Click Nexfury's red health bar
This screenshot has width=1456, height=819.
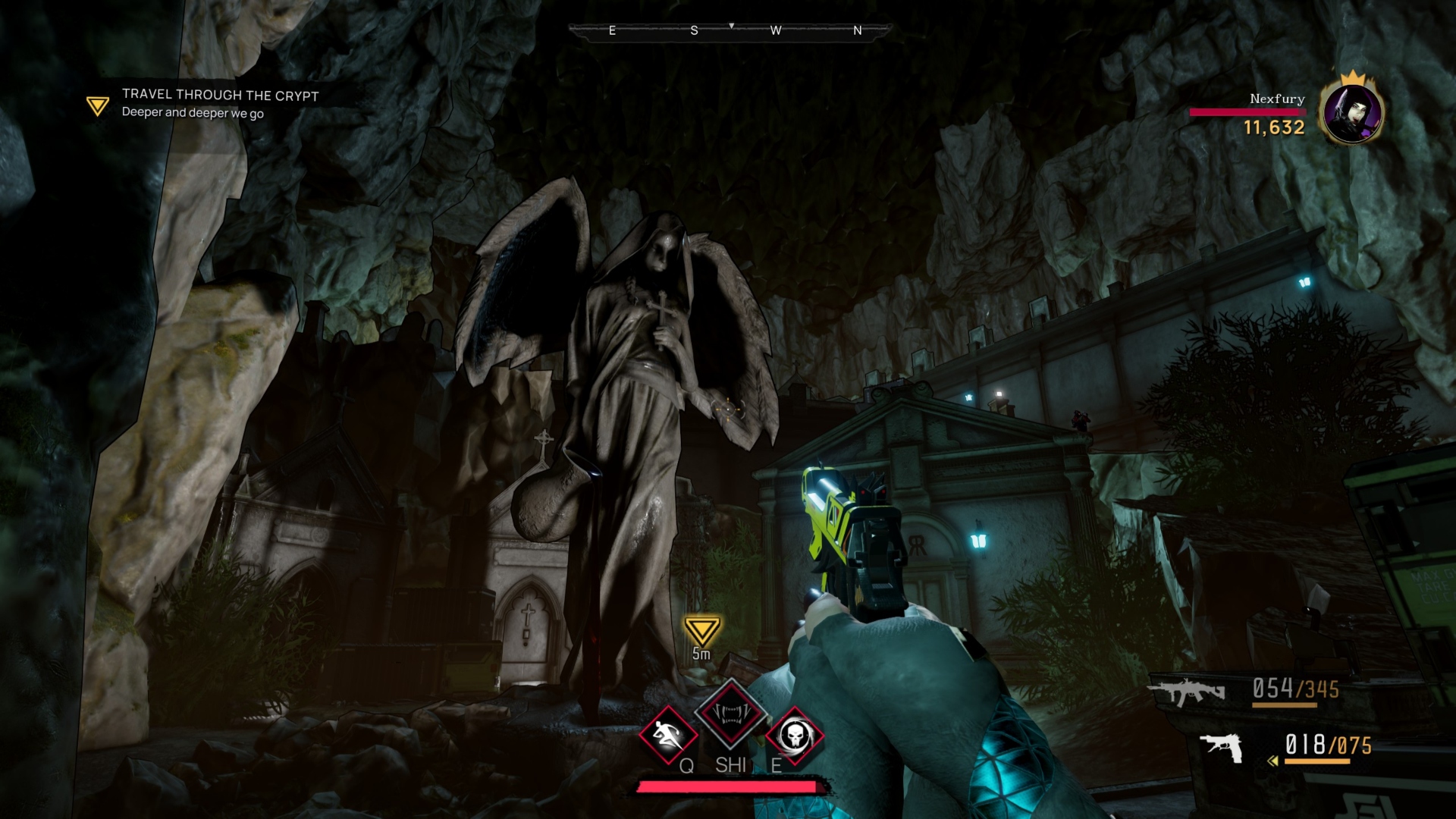[1247, 111]
